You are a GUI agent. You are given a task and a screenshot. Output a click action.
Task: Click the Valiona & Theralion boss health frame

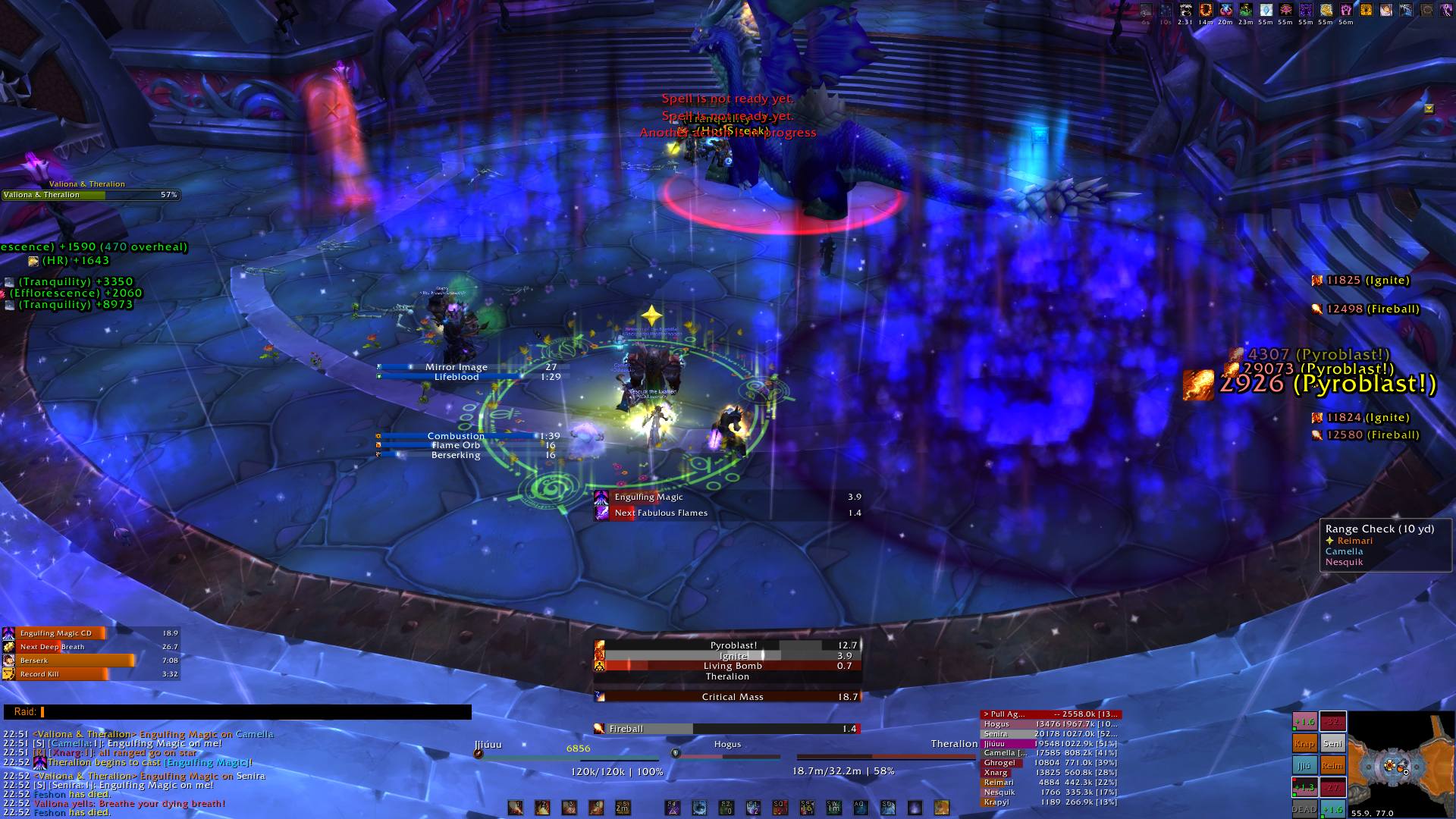[x=91, y=195]
